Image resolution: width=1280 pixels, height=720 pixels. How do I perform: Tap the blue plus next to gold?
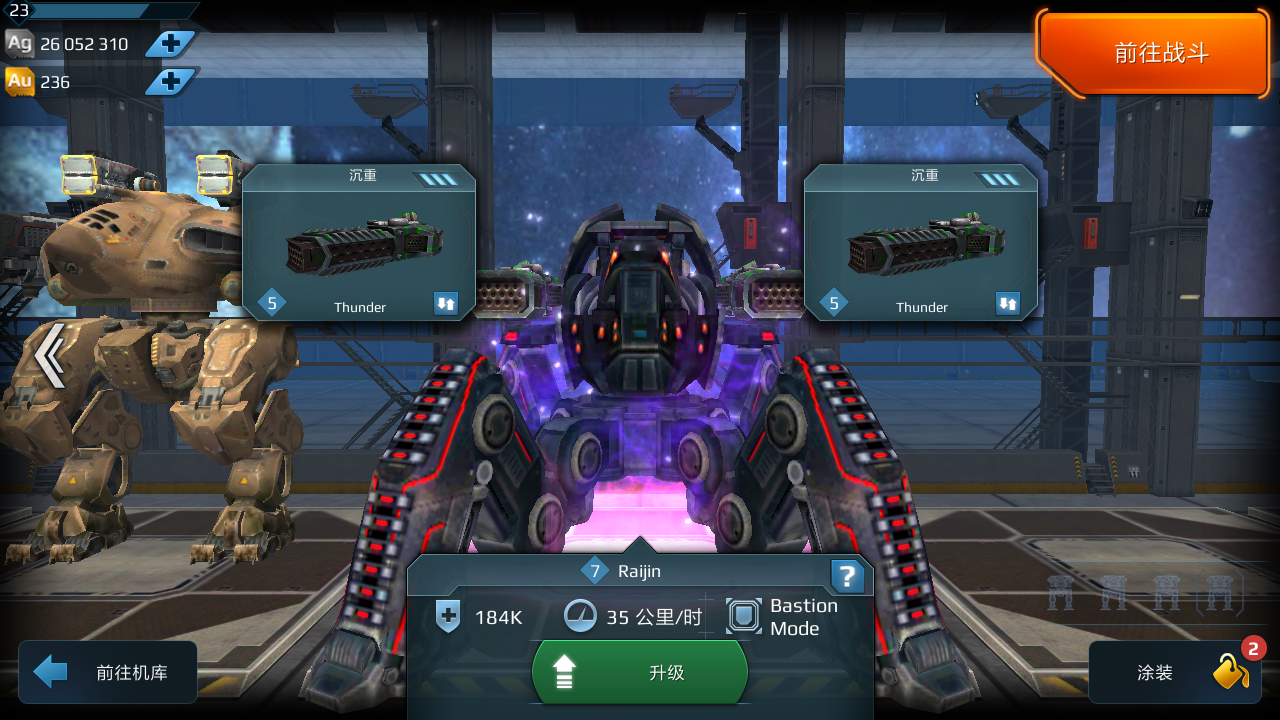pyautogui.click(x=170, y=82)
